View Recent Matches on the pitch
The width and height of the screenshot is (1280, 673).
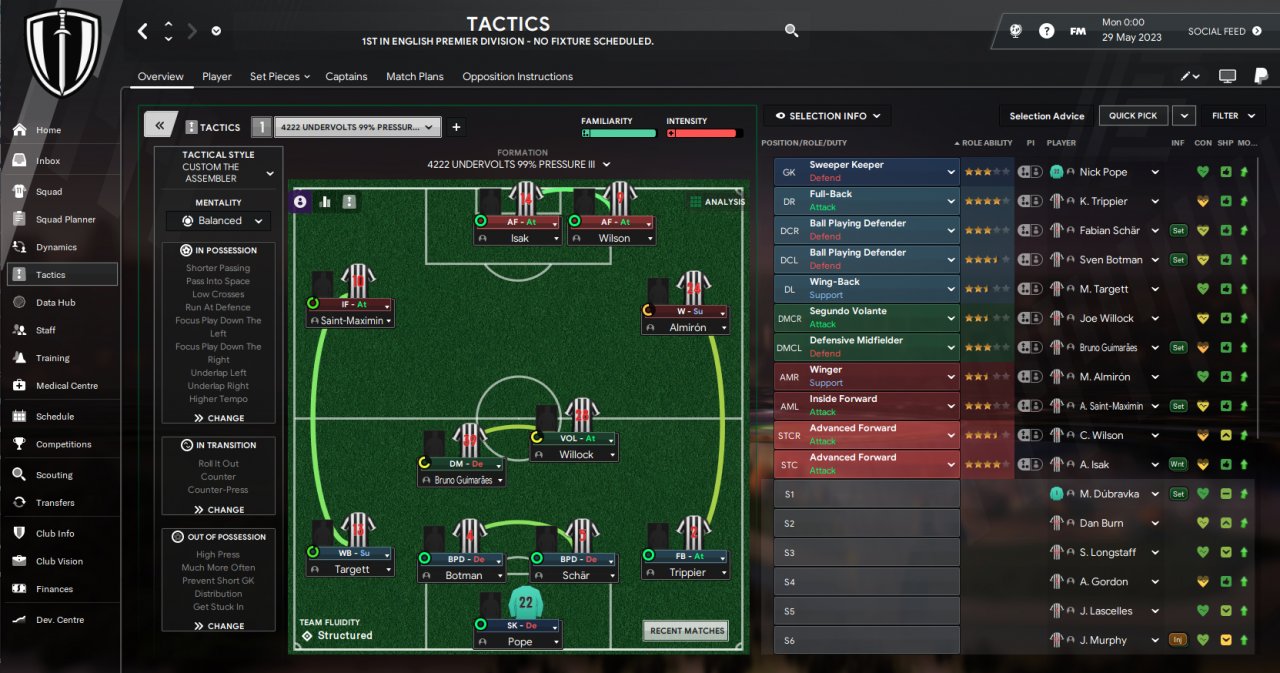pos(687,631)
